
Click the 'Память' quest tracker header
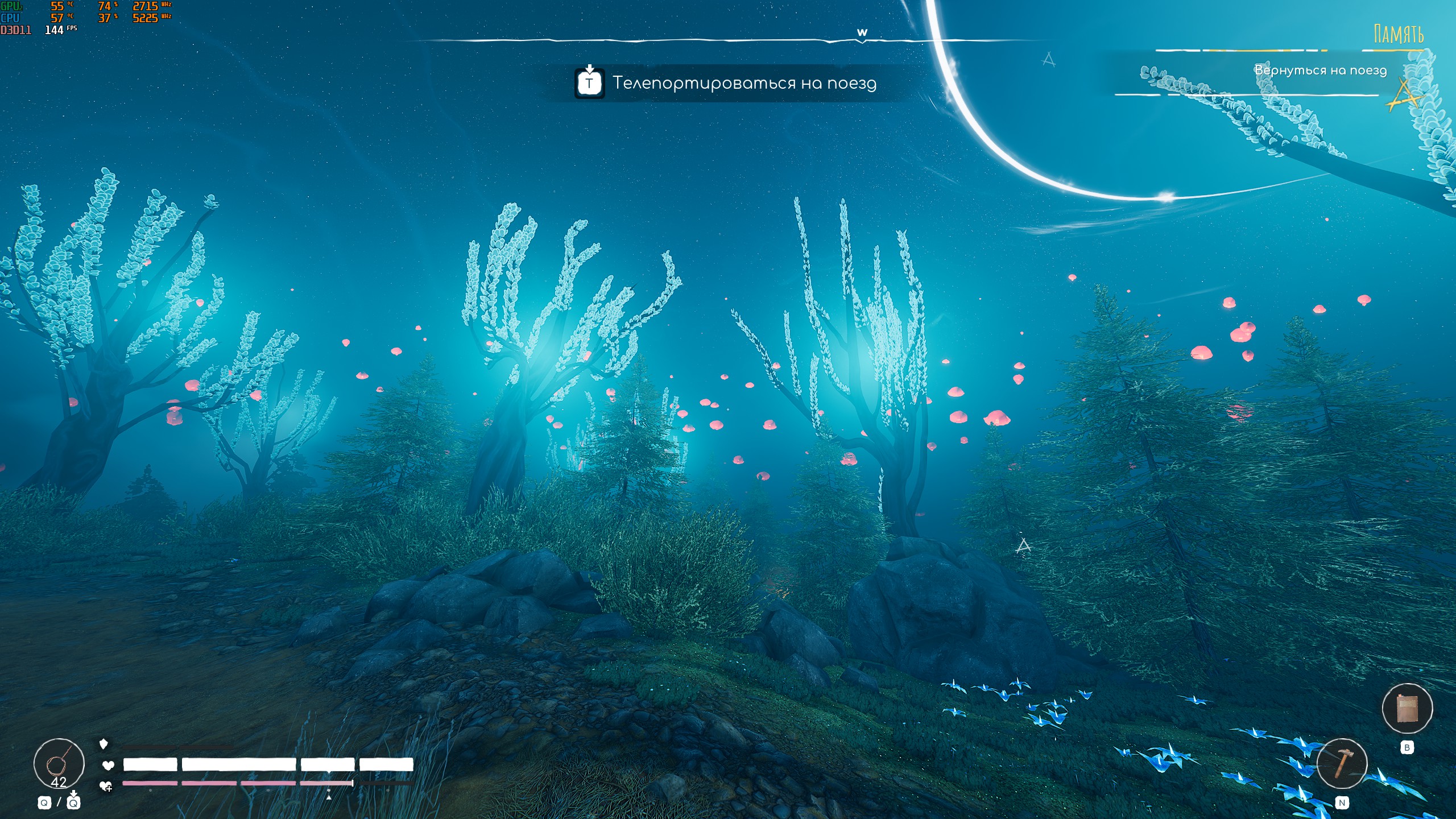tap(1399, 35)
